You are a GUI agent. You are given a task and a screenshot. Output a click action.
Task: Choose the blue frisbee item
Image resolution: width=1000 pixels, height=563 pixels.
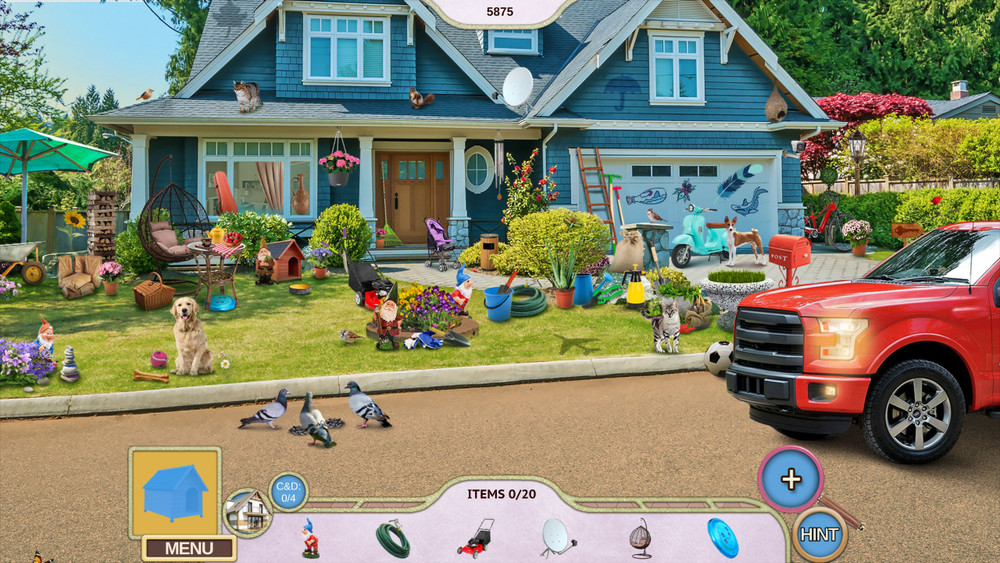pyautogui.click(x=722, y=537)
